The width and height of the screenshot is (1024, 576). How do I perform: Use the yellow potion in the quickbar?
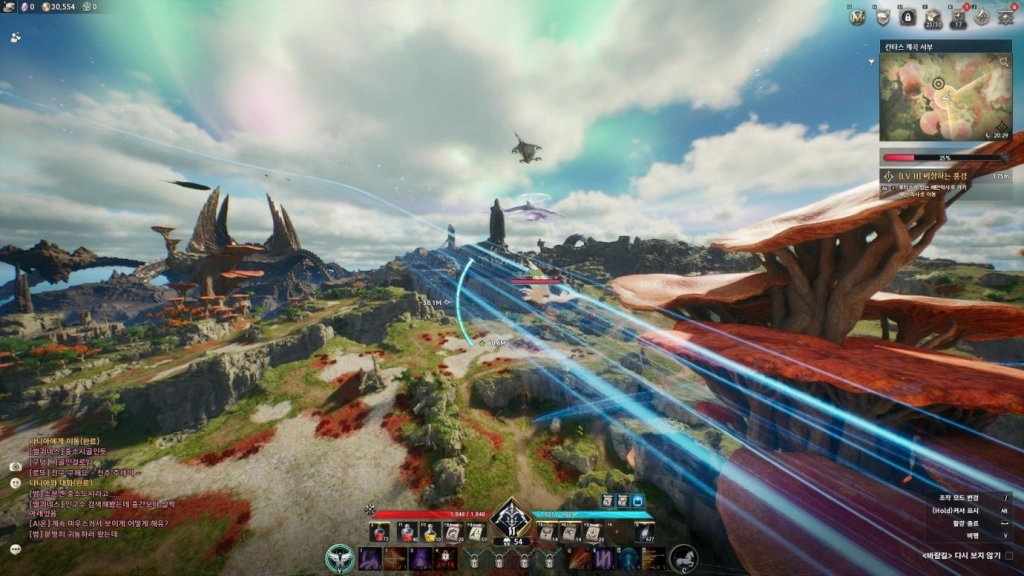pos(429,532)
